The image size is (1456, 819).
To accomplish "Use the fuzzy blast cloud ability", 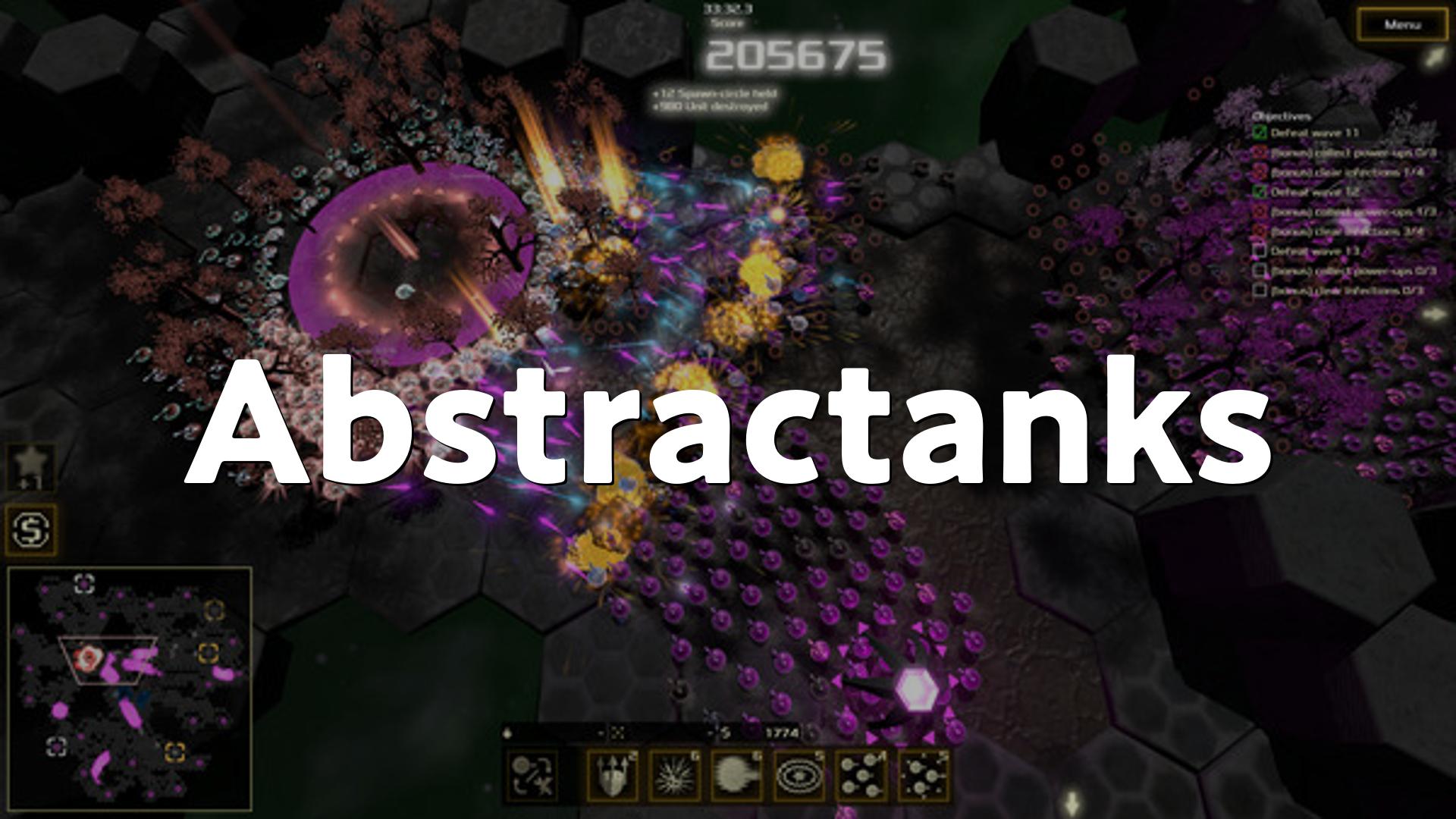I will (736, 776).
